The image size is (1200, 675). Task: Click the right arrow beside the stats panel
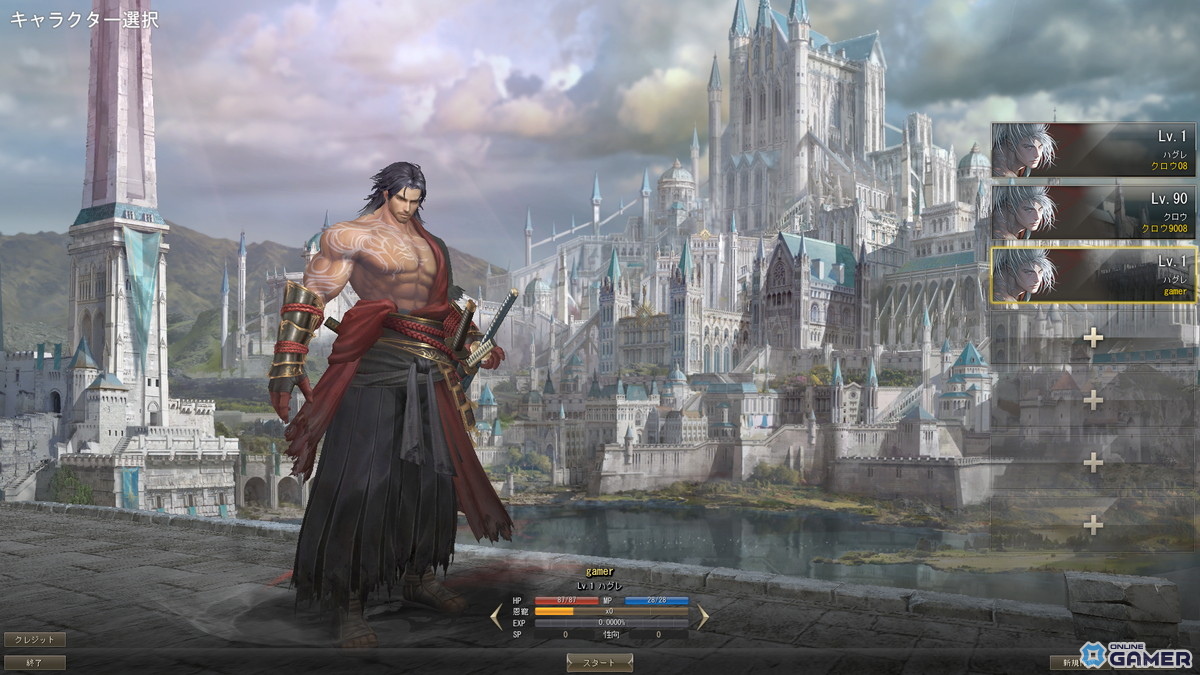coord(702,616)
